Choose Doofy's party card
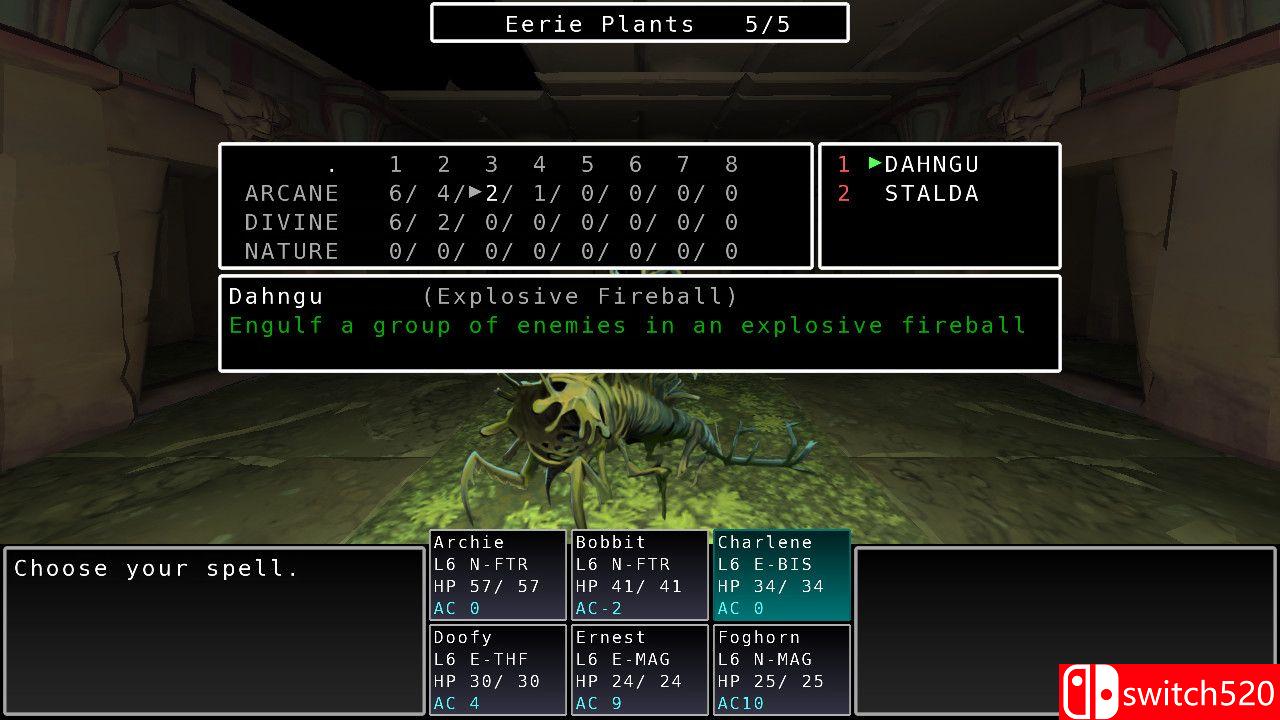Image resolution: width=1280 pixels, height=720 pixels. tap(498, 669)
